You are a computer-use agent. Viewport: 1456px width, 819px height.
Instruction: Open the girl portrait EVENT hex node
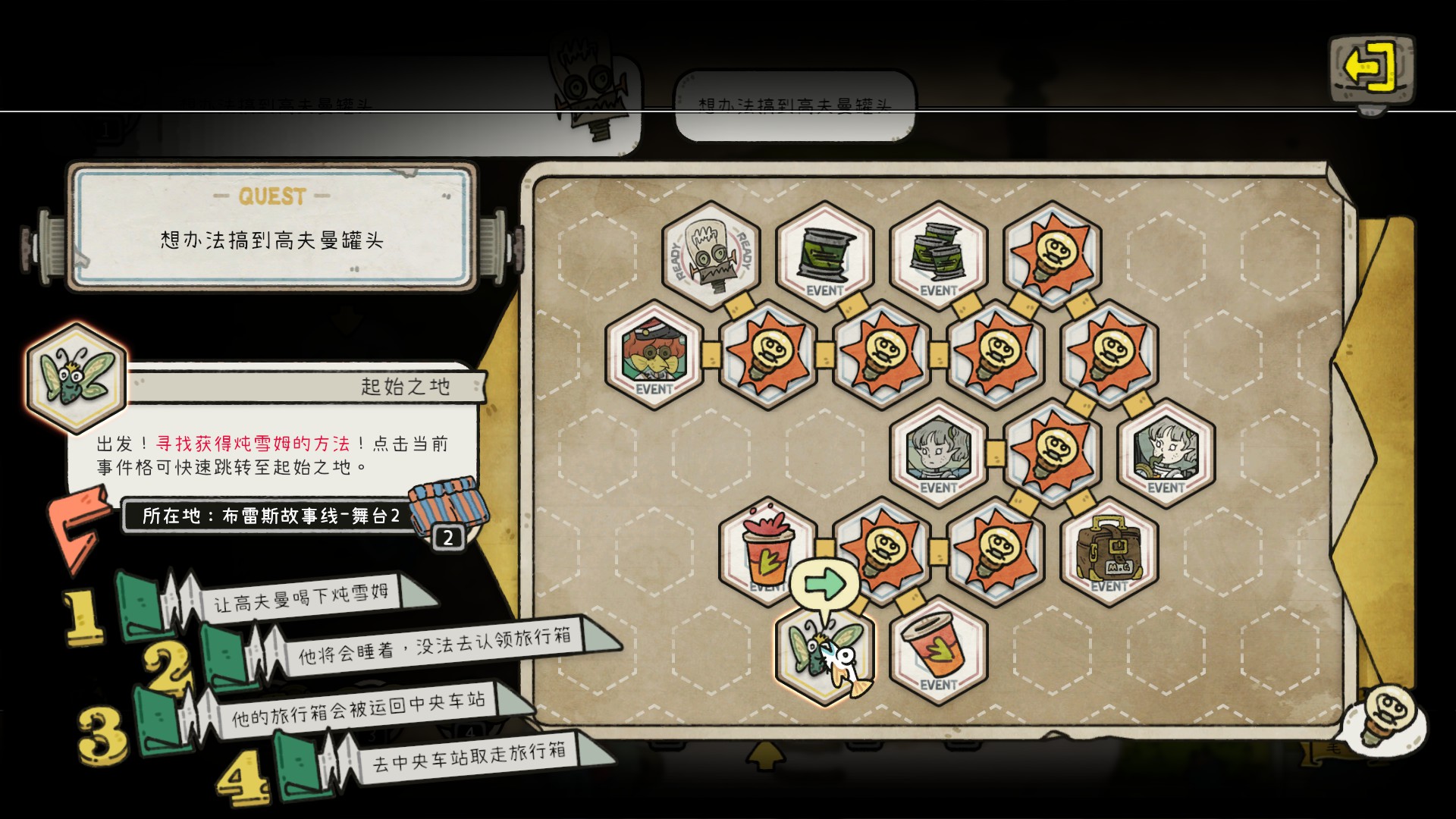[x=938, y=455]
